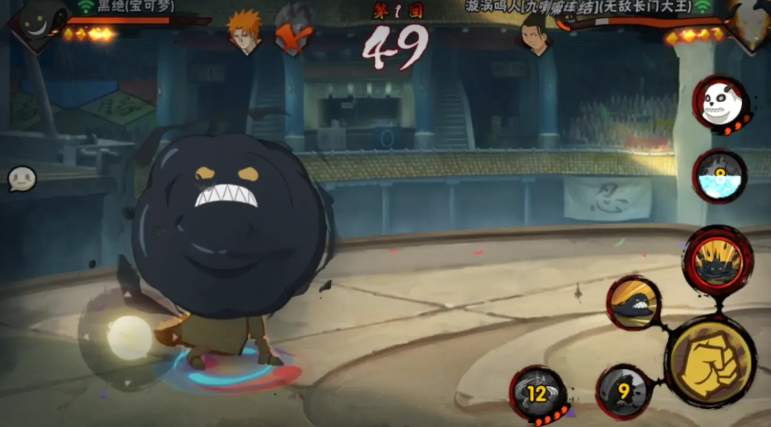This screenshot has width=771, height=427.
Task: Tap the golden fist basic attack button
Action: coord(709,360)
